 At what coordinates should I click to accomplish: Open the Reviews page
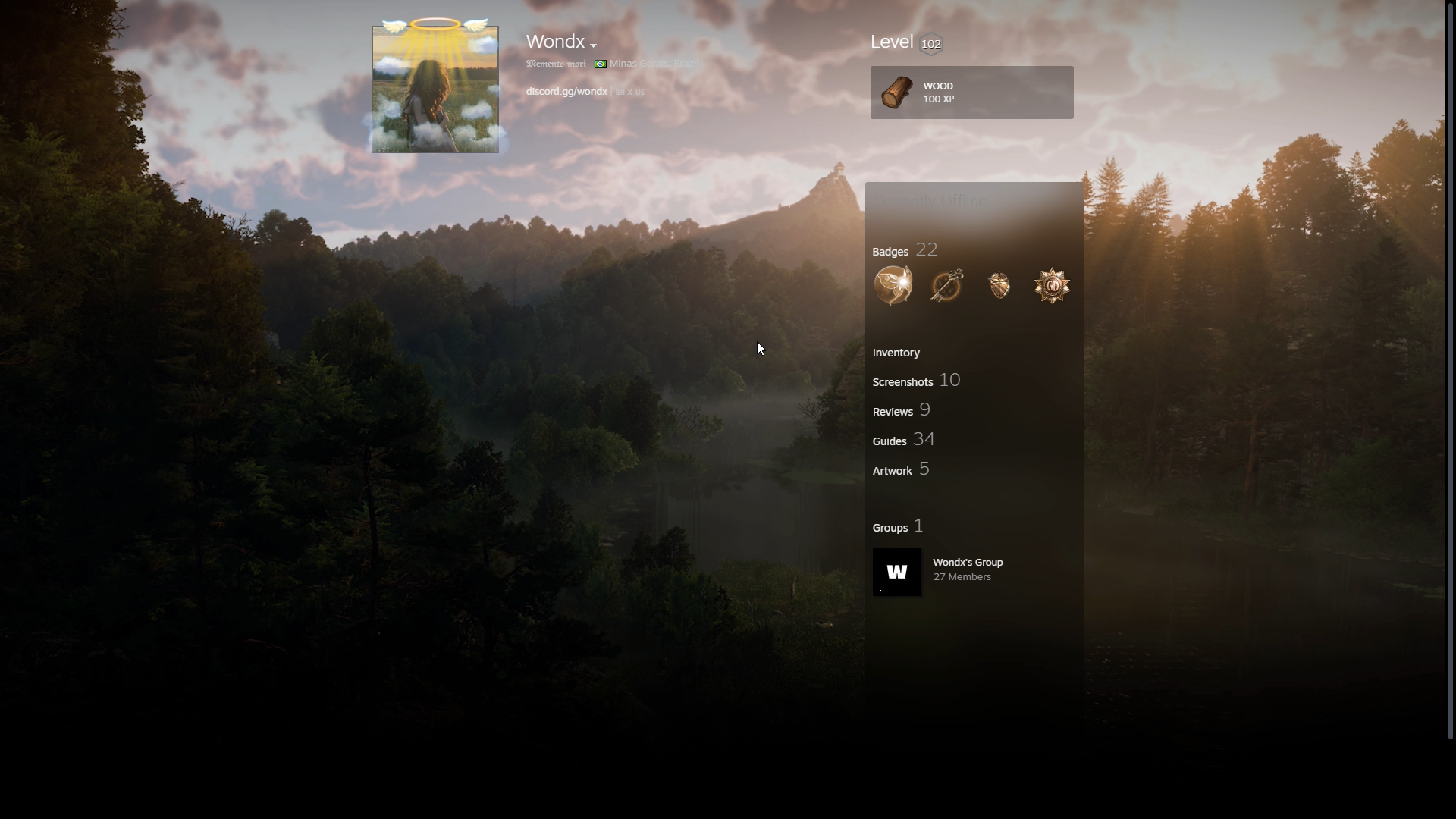pos(893,412)
